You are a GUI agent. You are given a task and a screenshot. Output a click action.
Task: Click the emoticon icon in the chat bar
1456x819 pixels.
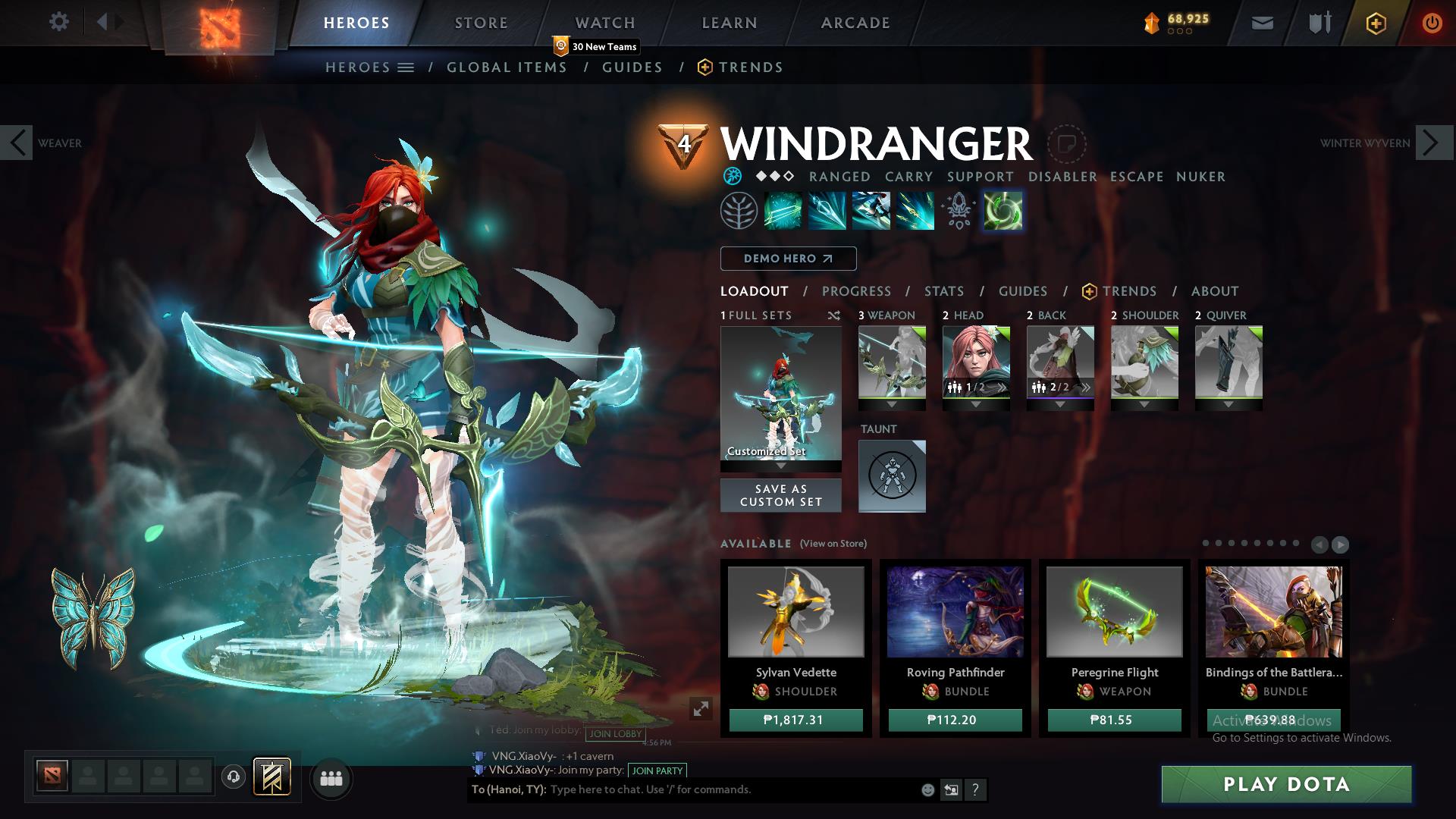927,789
